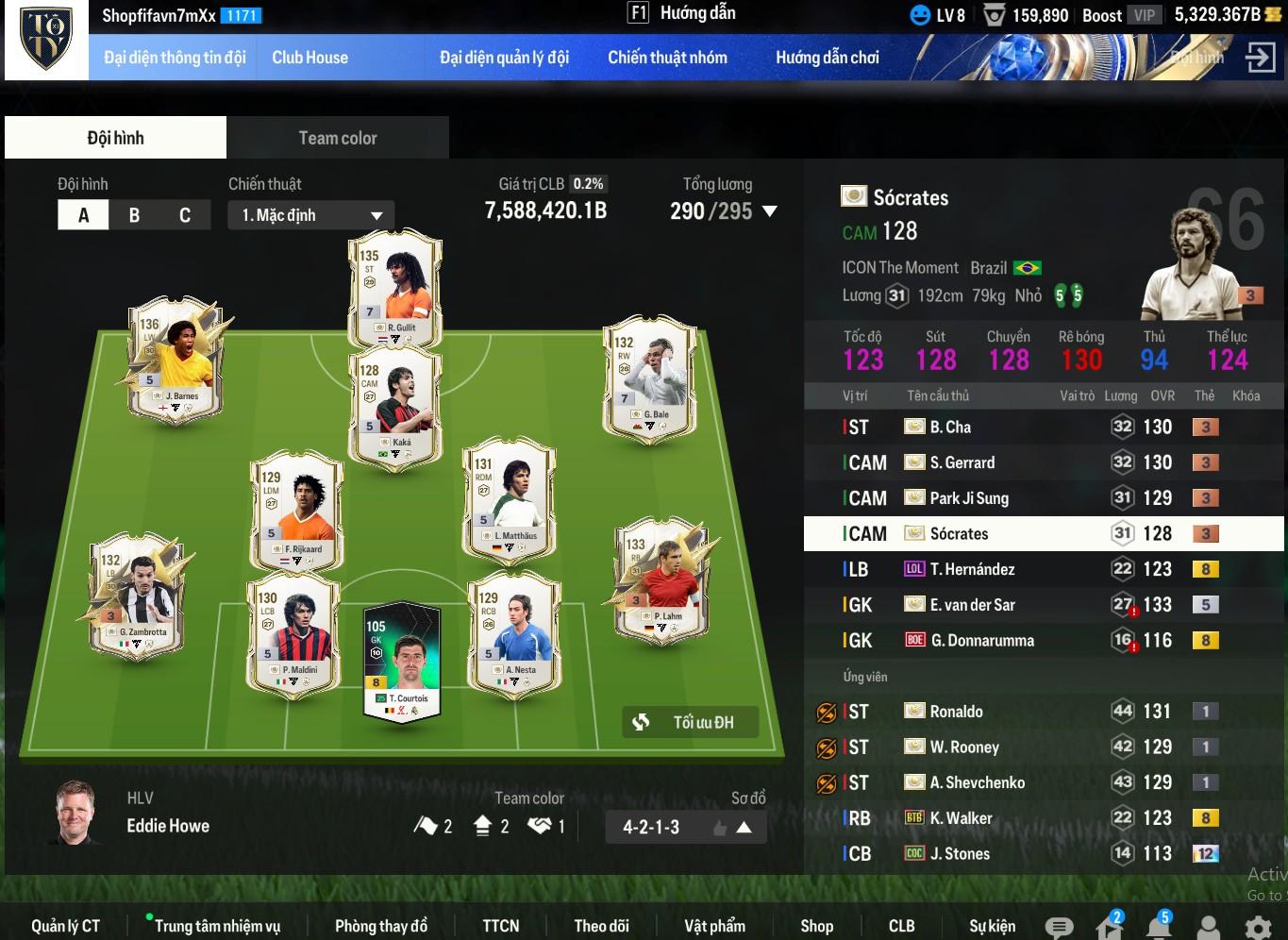This screenshot has width=1288, height=940.
Task: Open the Chiến thuật tactics dropdown
Action: pos(310,215)
